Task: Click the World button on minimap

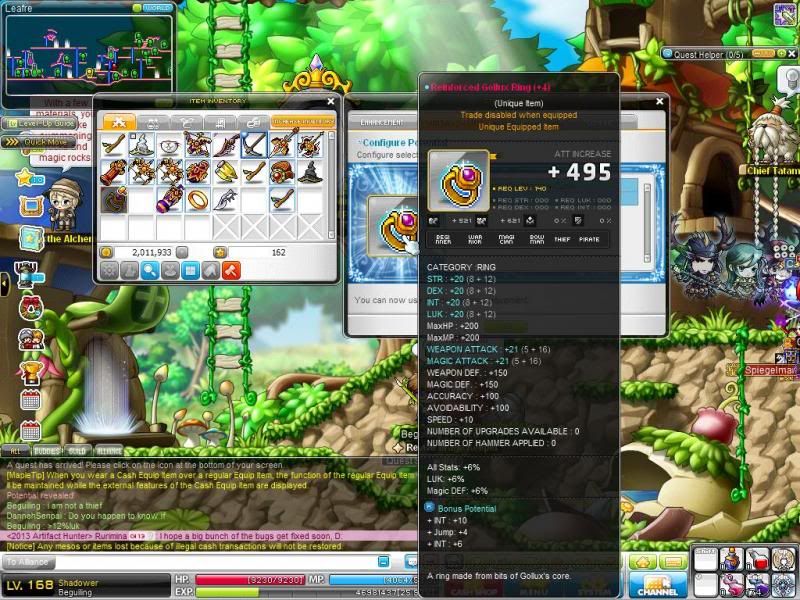Action: 155,7
